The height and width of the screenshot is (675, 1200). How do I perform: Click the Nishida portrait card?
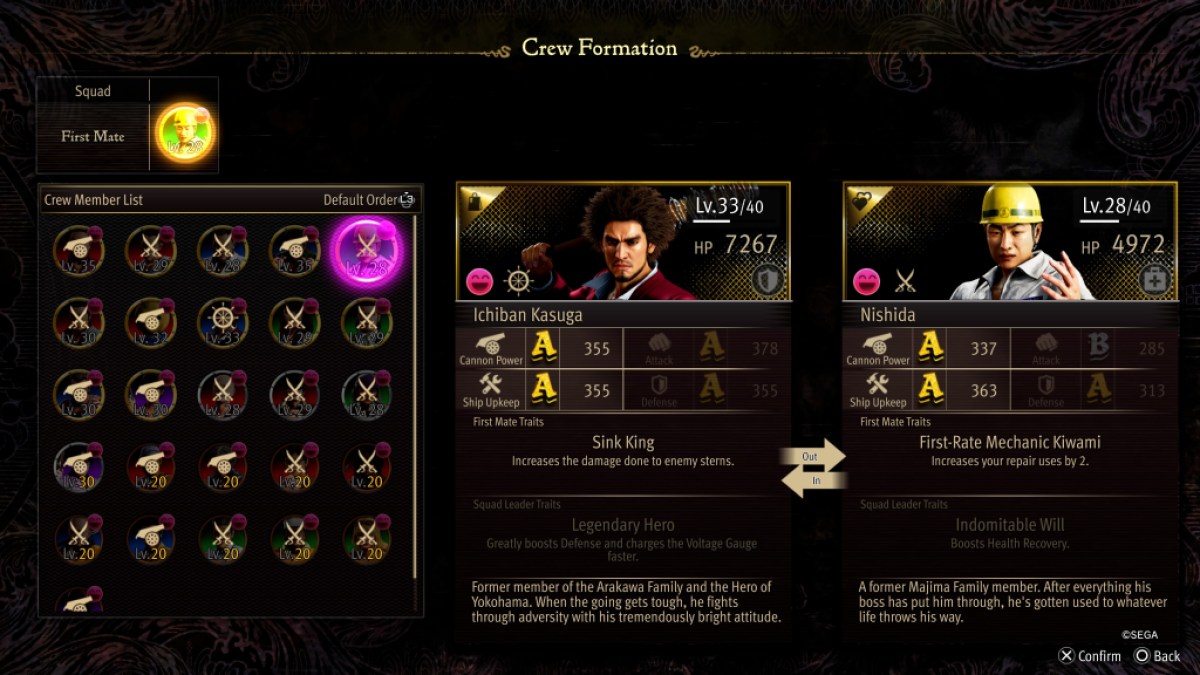pos(1010,241)
